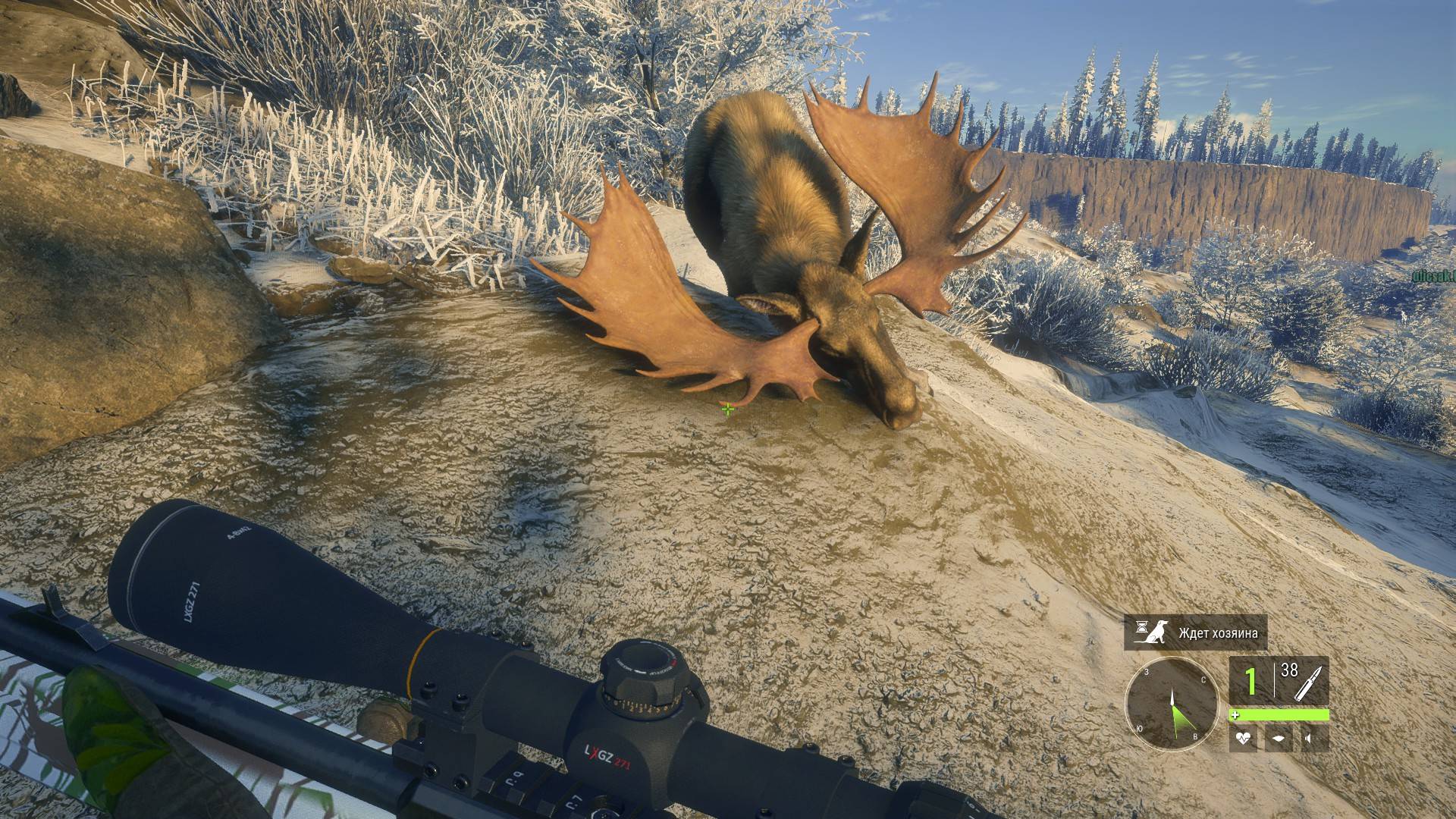The height and width of the screenshot is (819, 1456).
Task: Mute the speaker noise indicator
Action: [x=1309, y=737]
